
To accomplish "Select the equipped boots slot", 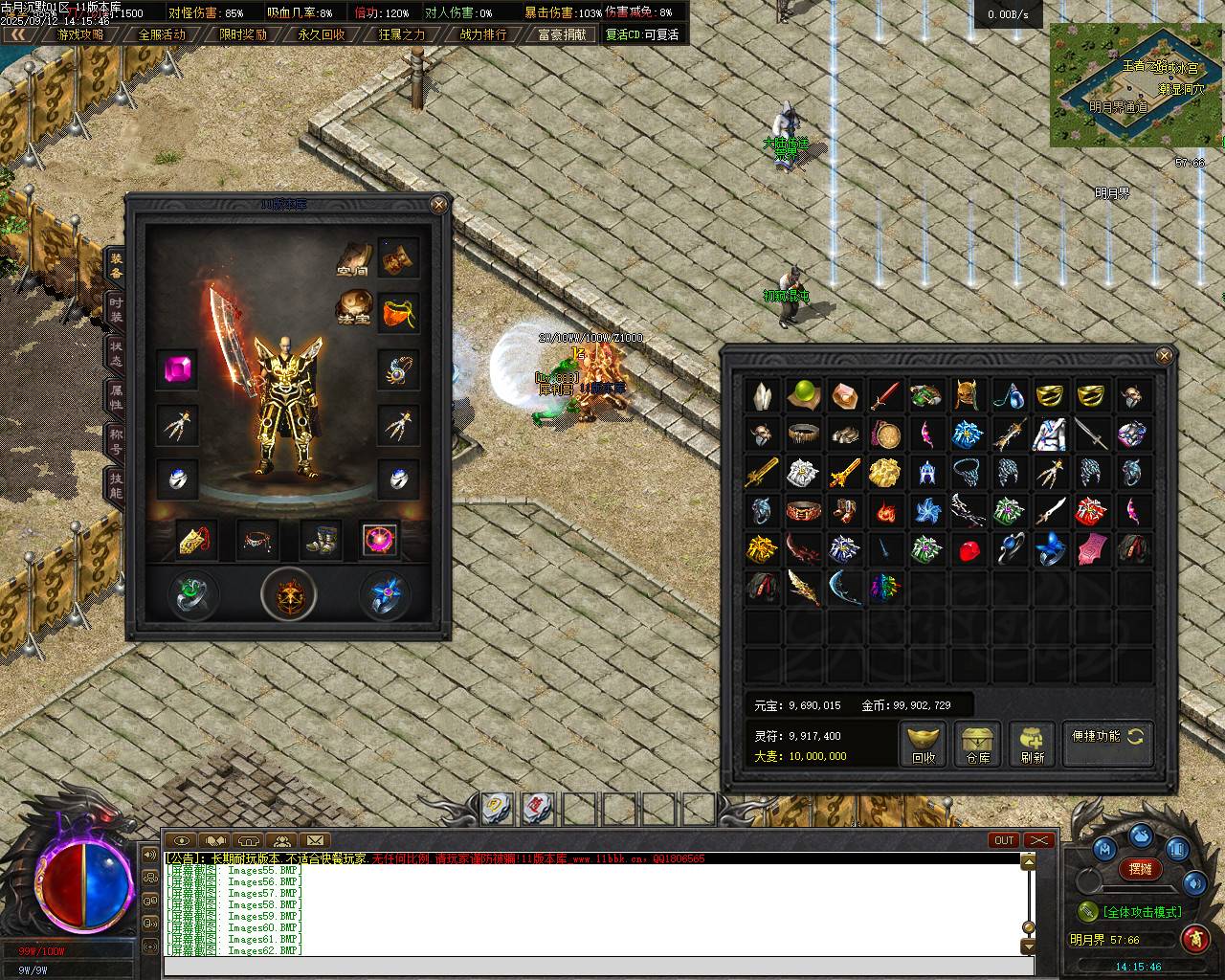I will coord(320,540).
